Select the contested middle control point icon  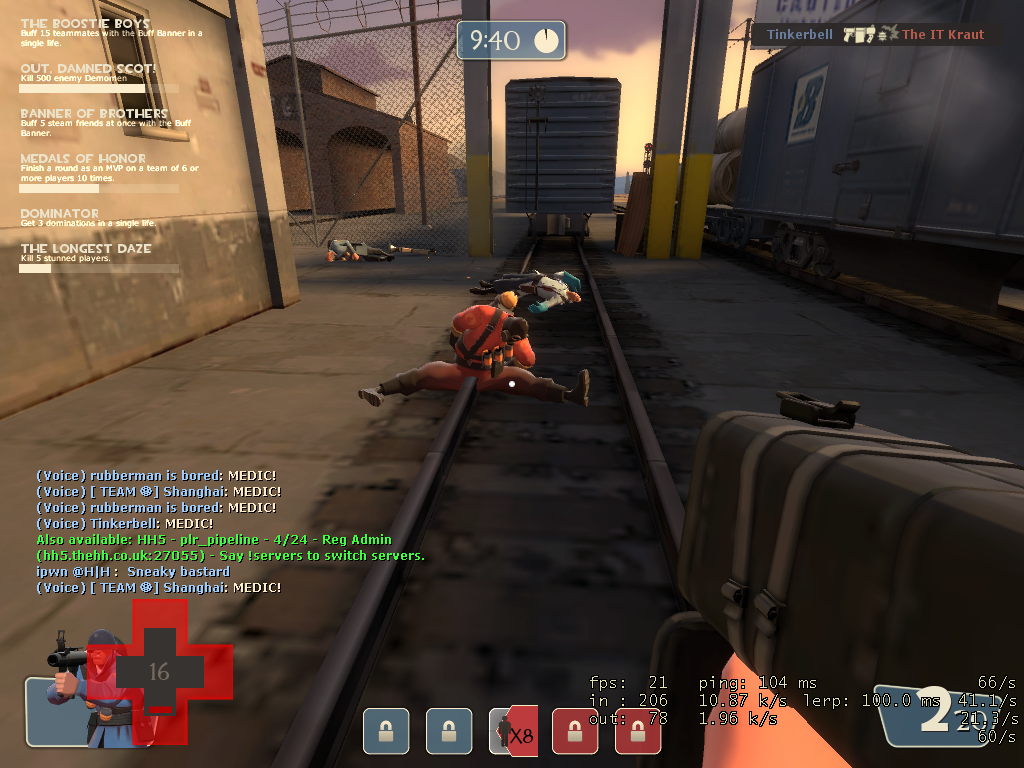[x=513, y=730]
